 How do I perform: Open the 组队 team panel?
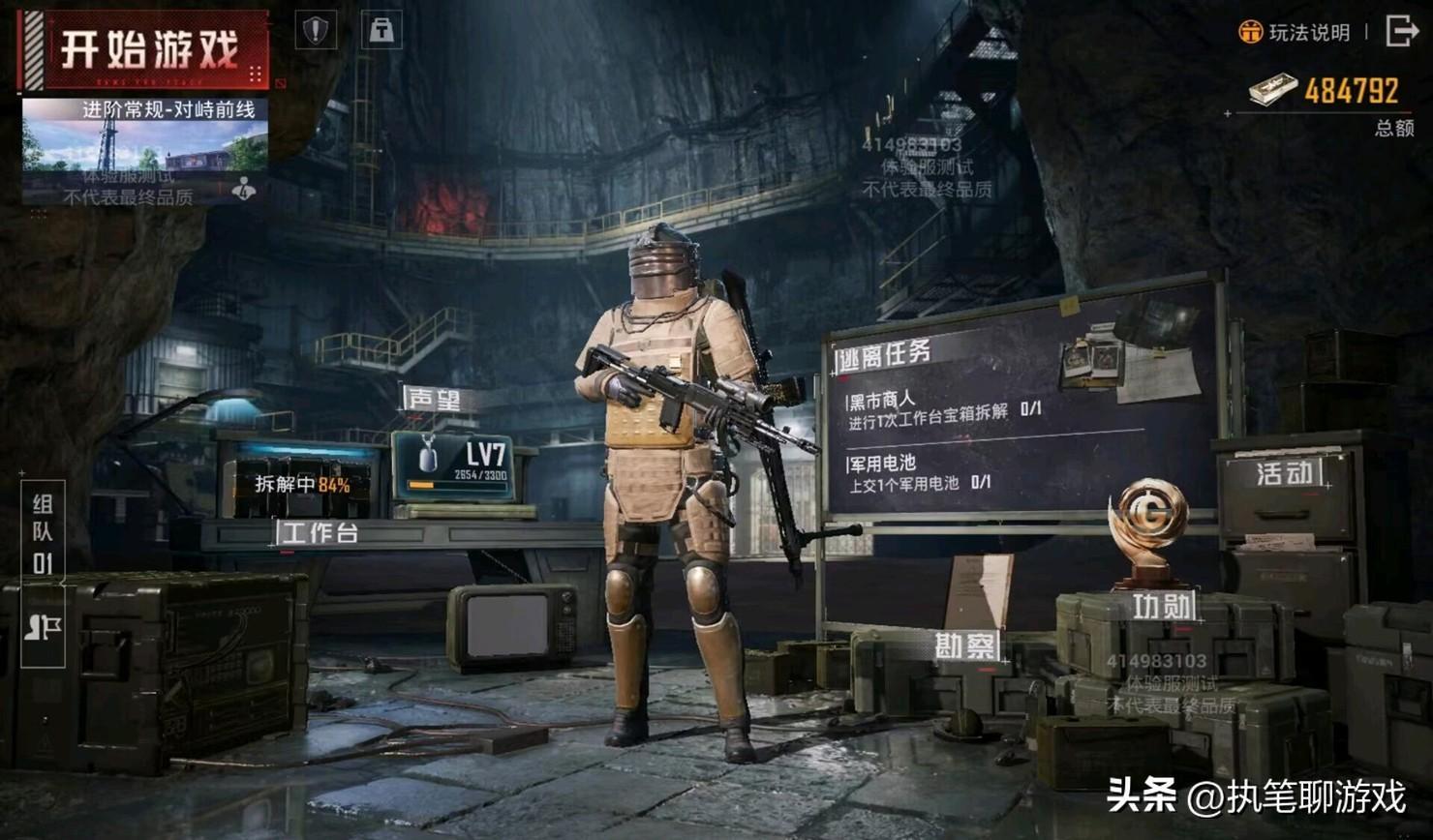point(43,532)
